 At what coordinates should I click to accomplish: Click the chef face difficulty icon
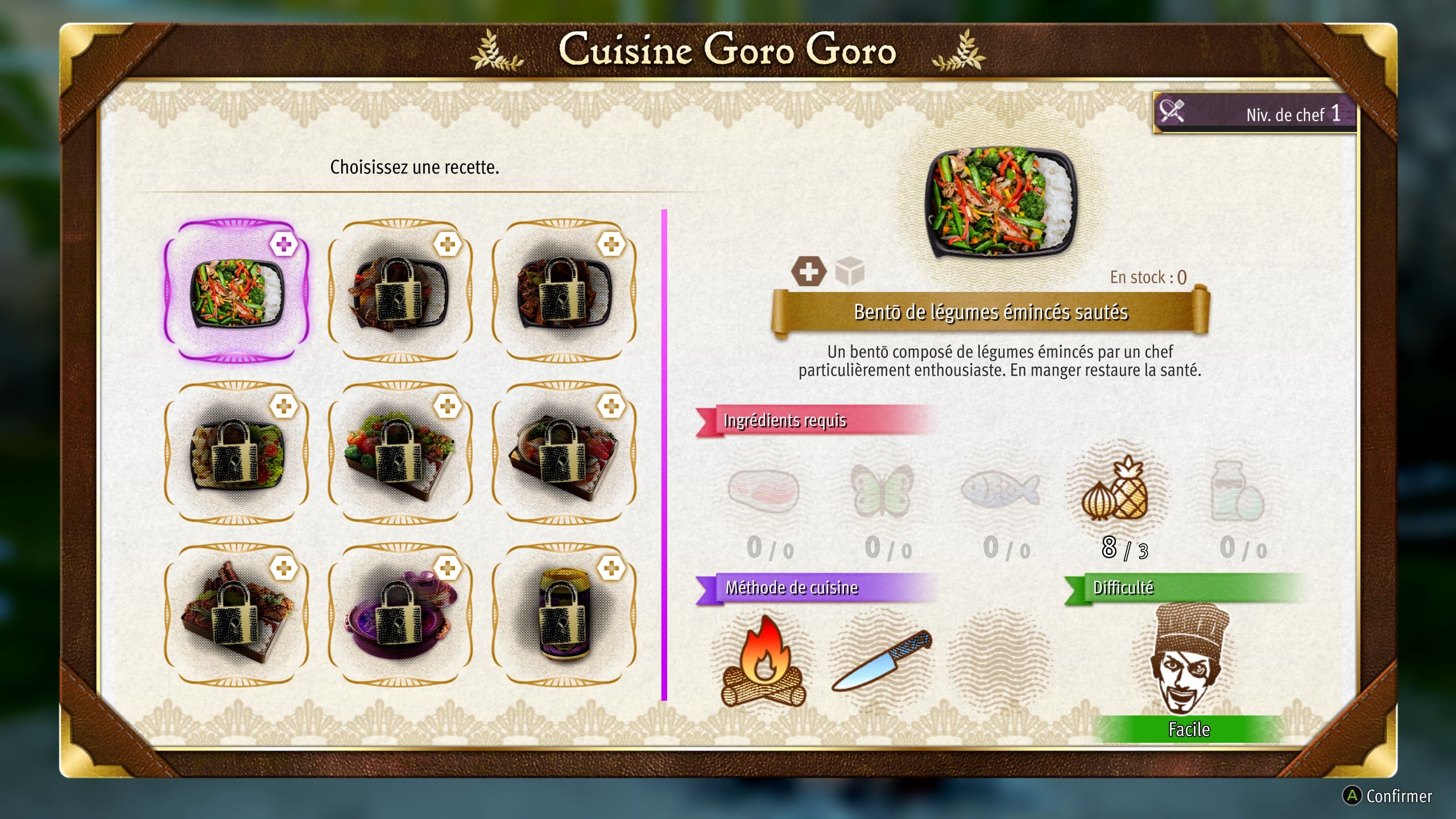point(1189,660)
